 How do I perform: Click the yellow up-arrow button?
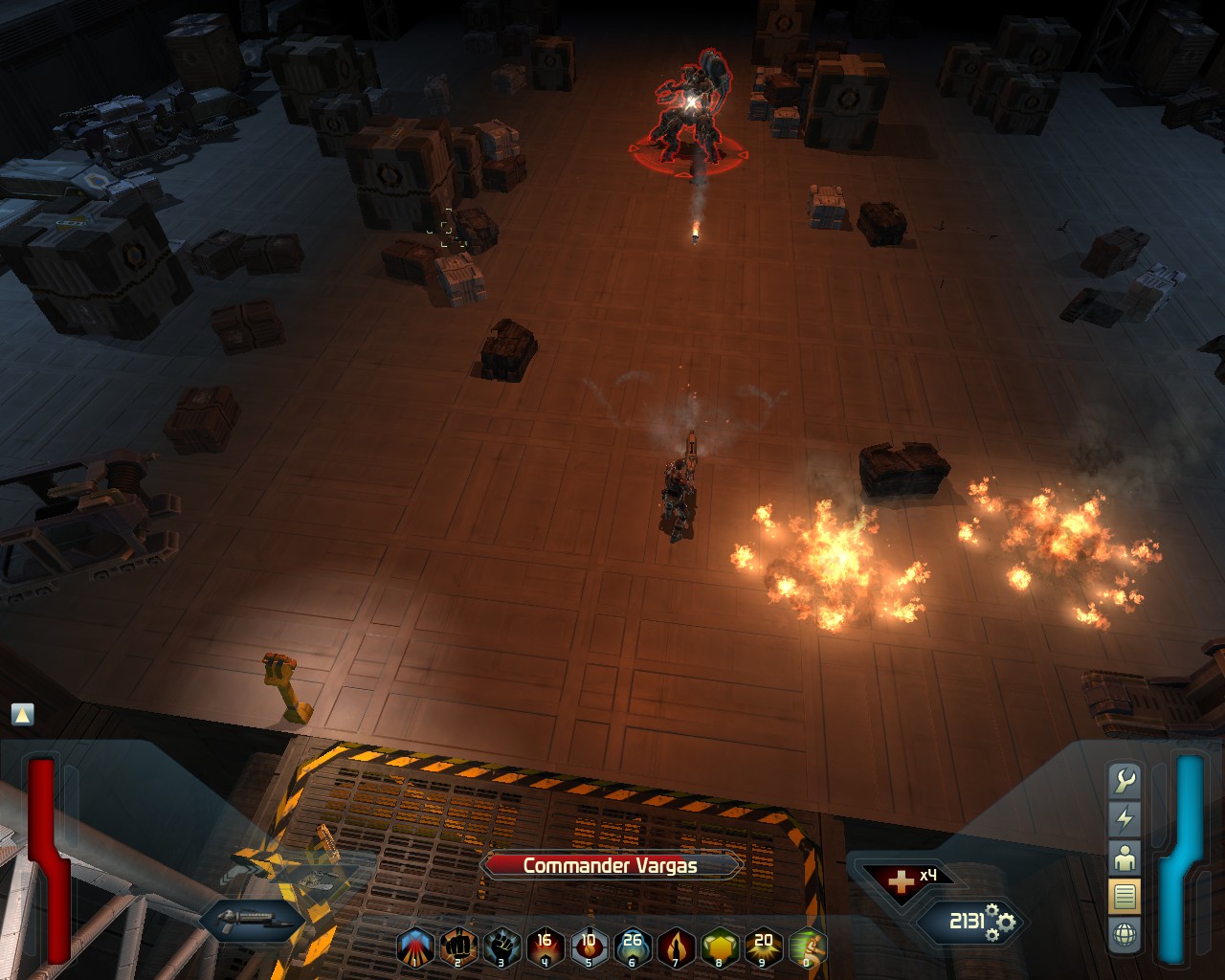22,714
